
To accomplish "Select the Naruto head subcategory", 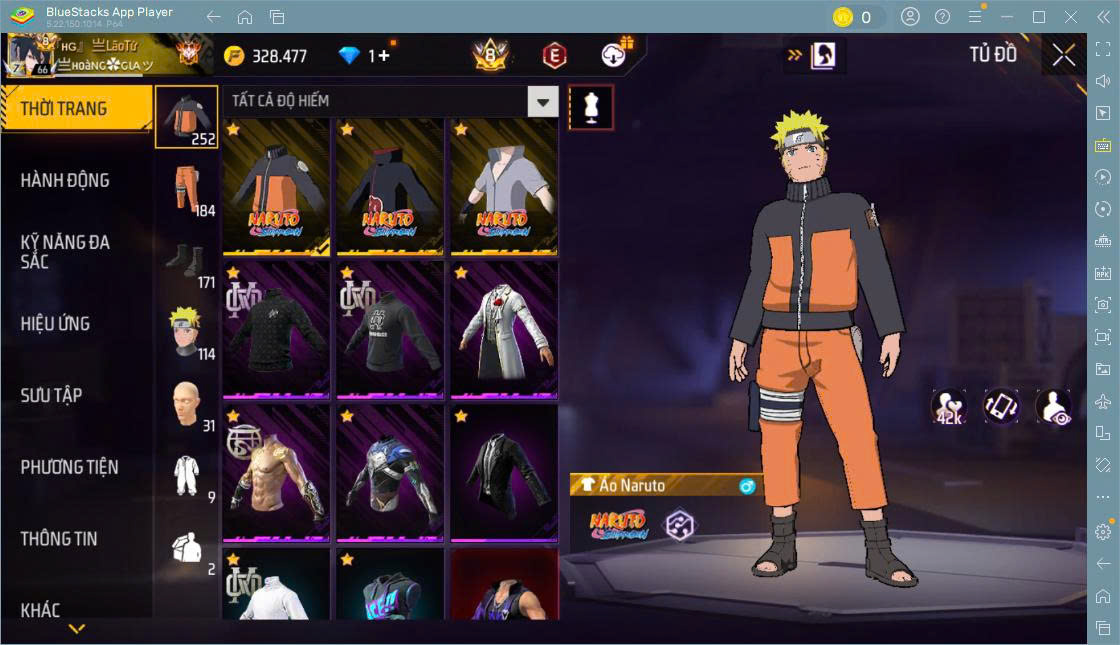I will [x=187, y=331].
